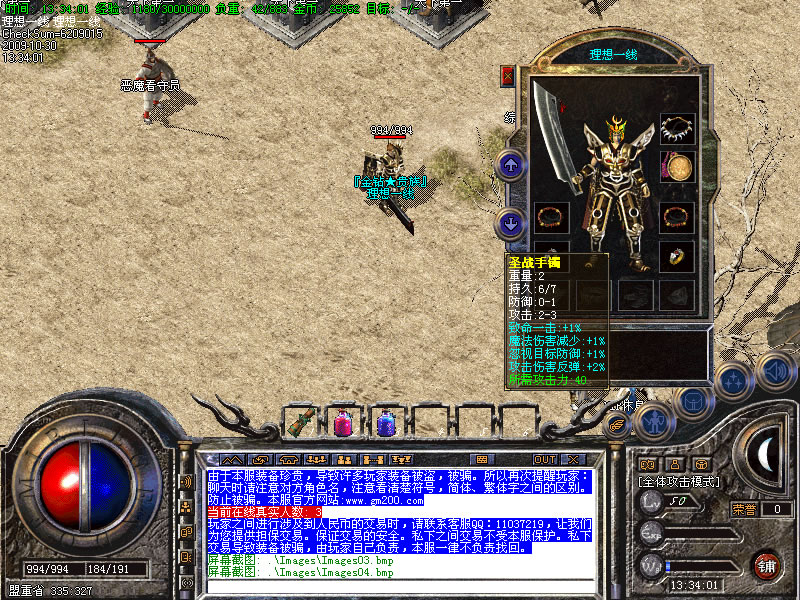Click the grid icon button above chat
800x600 pixels.
click(x=482, y=459)
